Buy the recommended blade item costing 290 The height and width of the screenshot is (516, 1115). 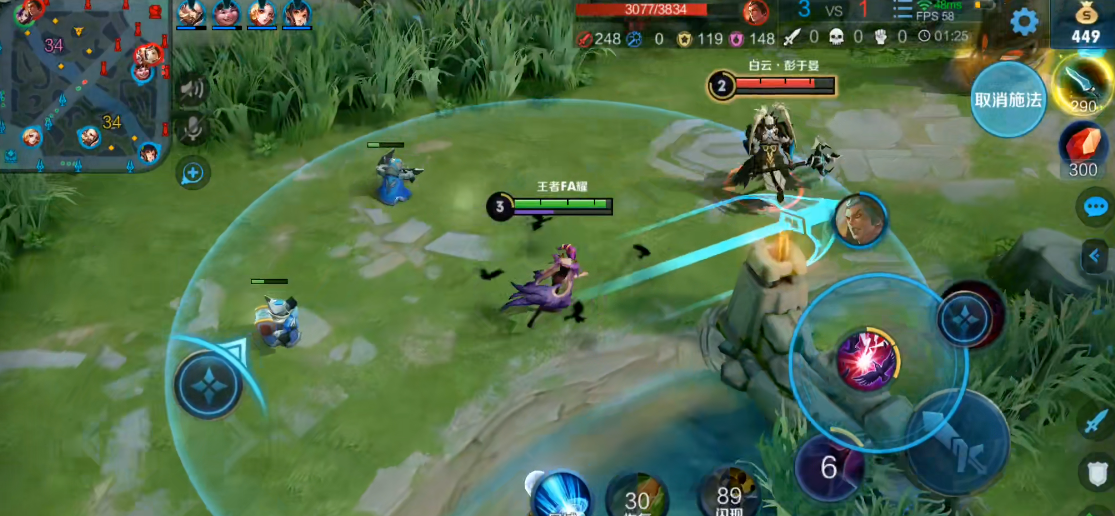[x=1084, y=84]
